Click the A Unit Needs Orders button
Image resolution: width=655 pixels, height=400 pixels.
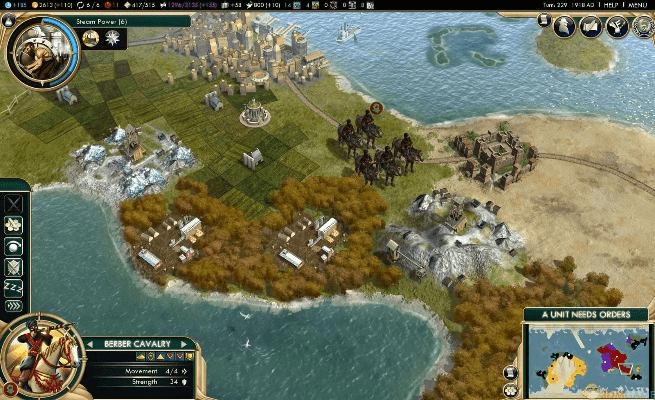(x=589, y=315)
